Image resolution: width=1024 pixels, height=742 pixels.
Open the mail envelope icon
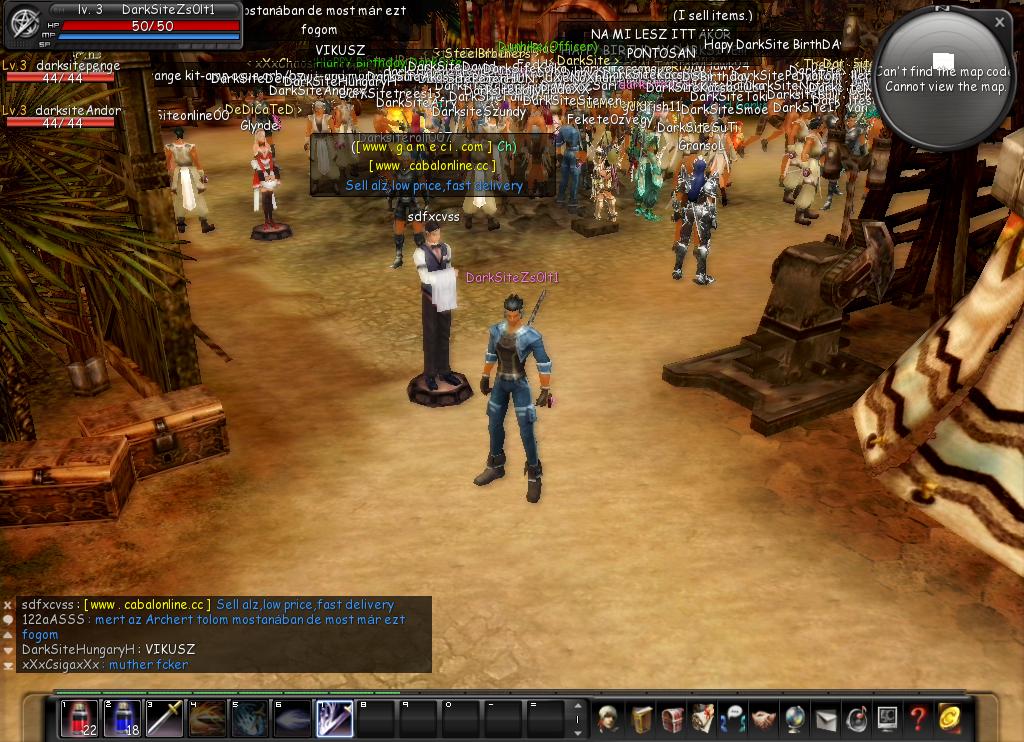click(x=826, y=718)
